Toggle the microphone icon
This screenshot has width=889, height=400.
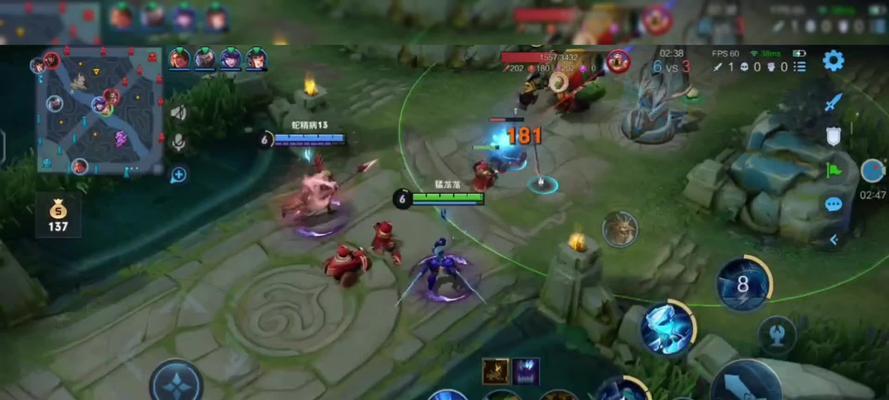pos(179,142)
